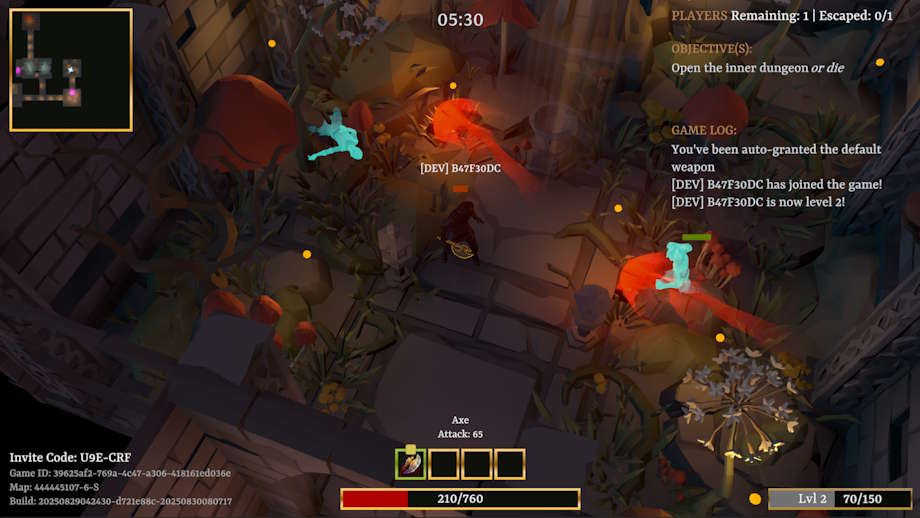Click the Invite Code U9E-CRF text
The height and width of the screenshot is (518, 920).
70,457
